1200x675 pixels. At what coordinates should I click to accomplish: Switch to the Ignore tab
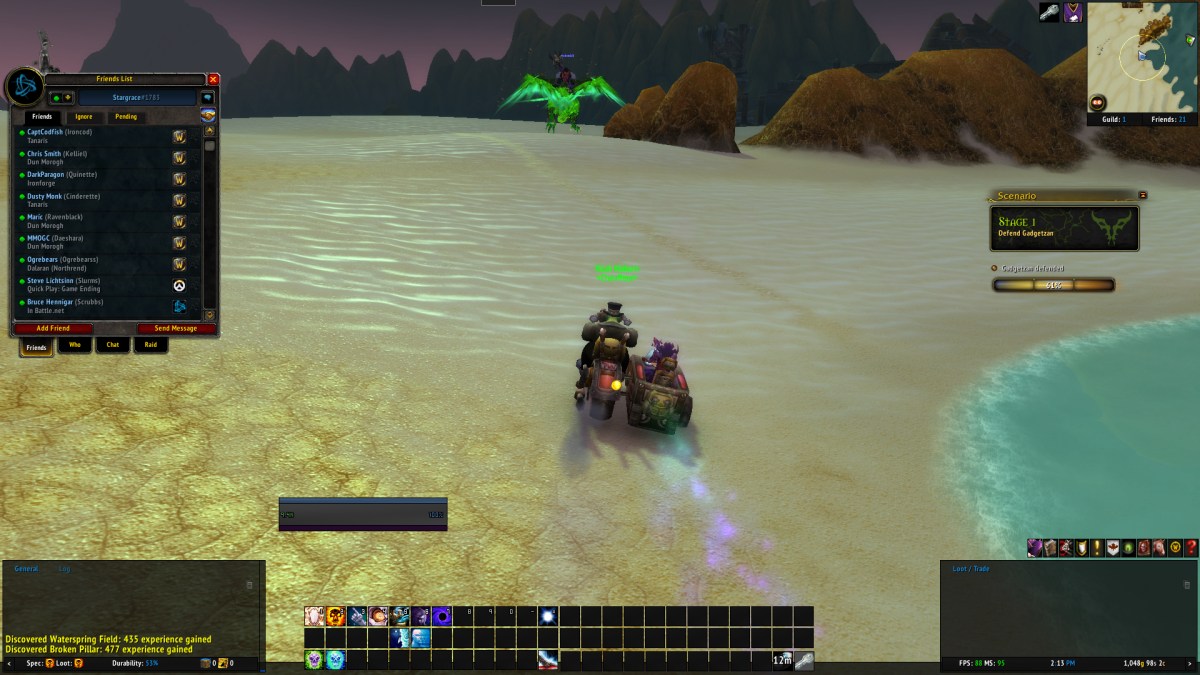coord(84,117)
